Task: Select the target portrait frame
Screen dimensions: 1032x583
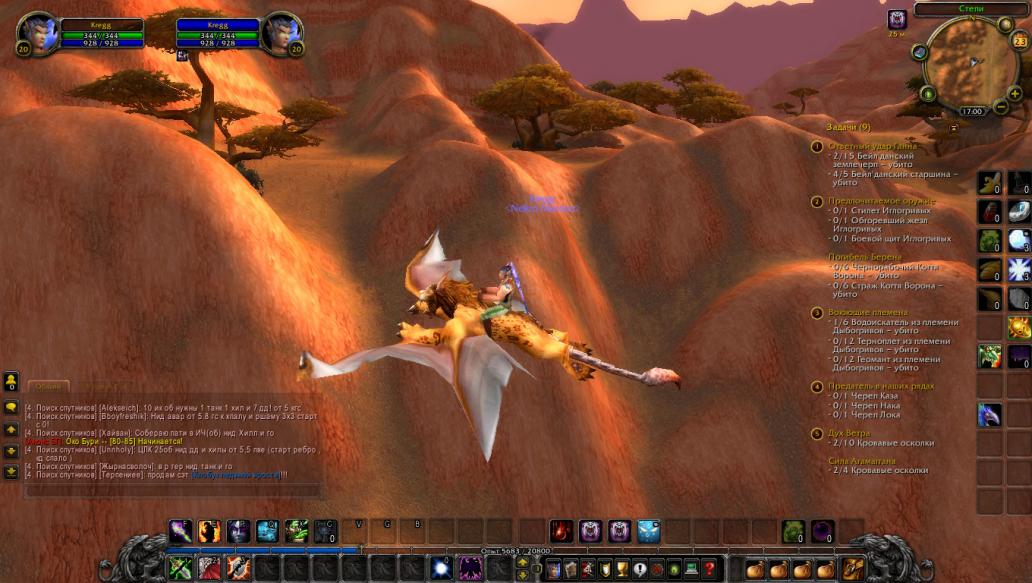Action: tap(280, 32)
